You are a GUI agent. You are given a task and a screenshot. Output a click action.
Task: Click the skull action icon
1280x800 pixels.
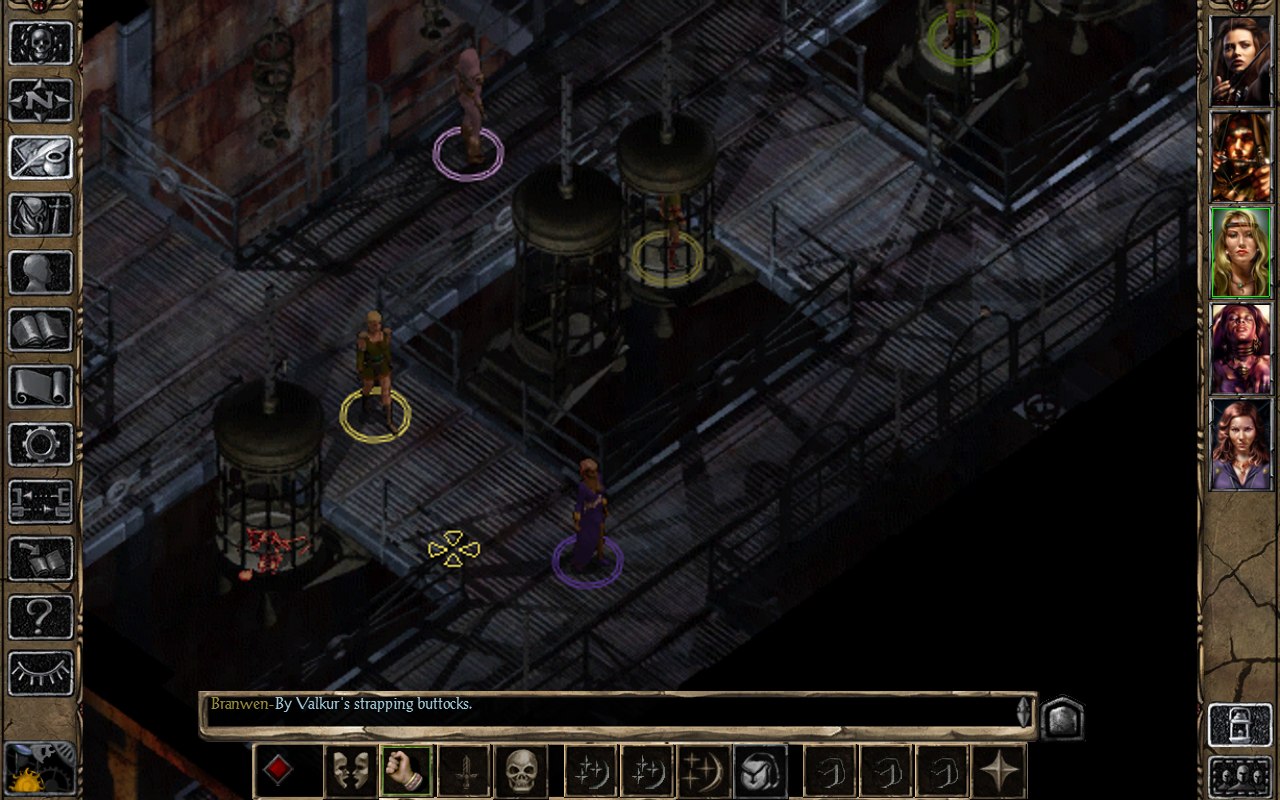(x=520, y=771)
